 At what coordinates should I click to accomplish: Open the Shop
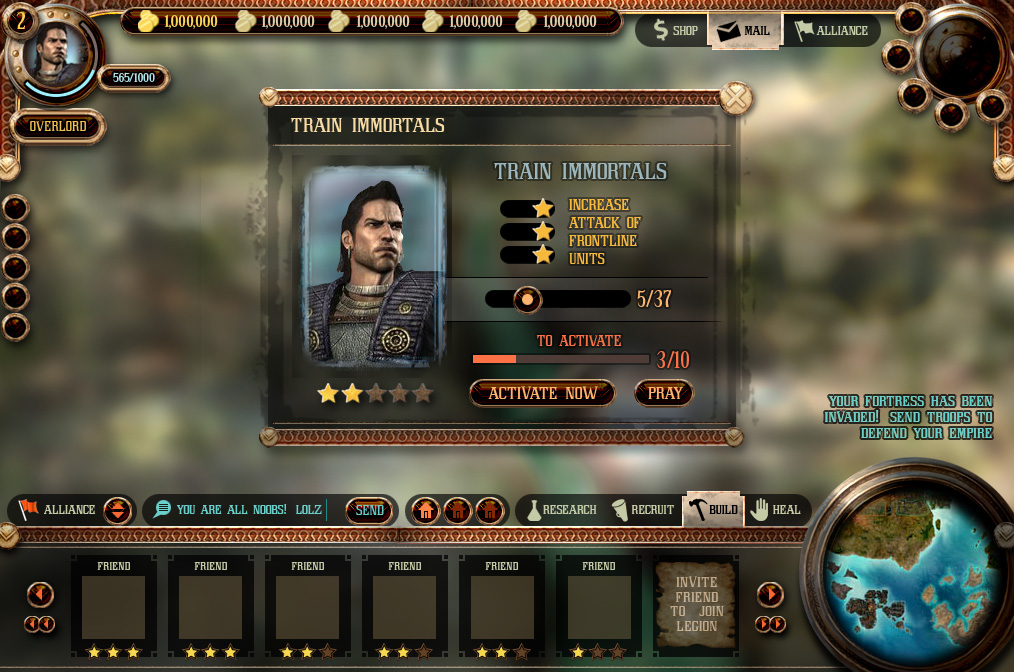674,30
